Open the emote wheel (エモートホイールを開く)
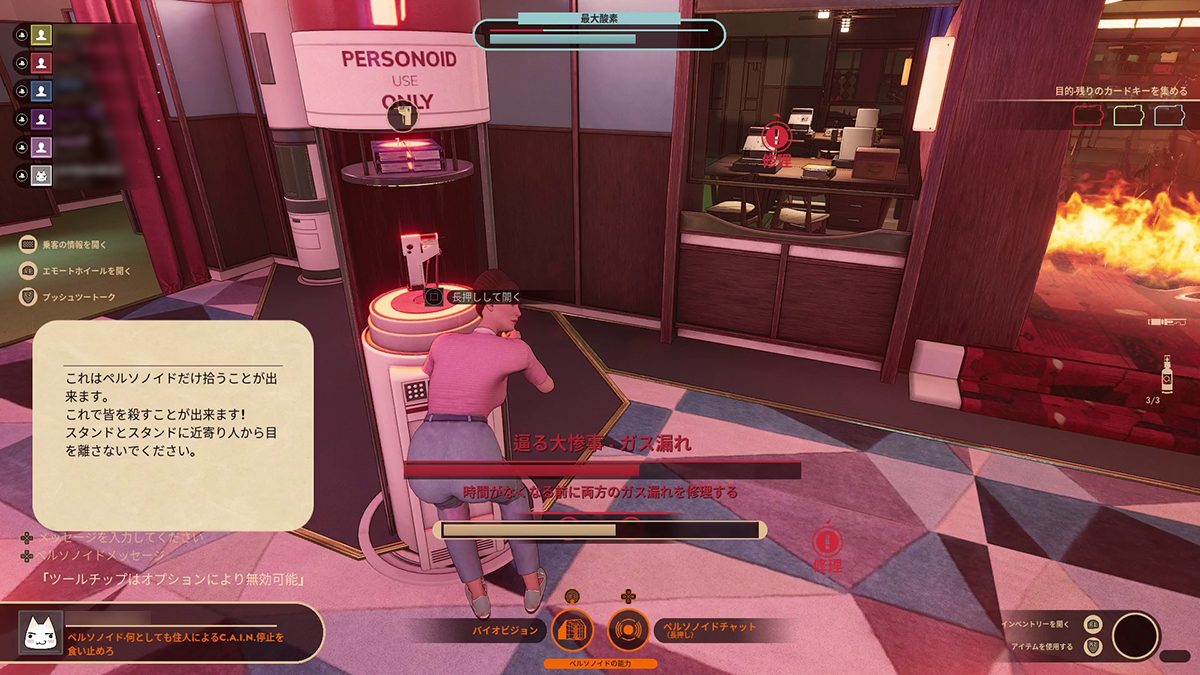This screenshot has width=1200, height=675. pyautogui.click(x=28, y=270)
